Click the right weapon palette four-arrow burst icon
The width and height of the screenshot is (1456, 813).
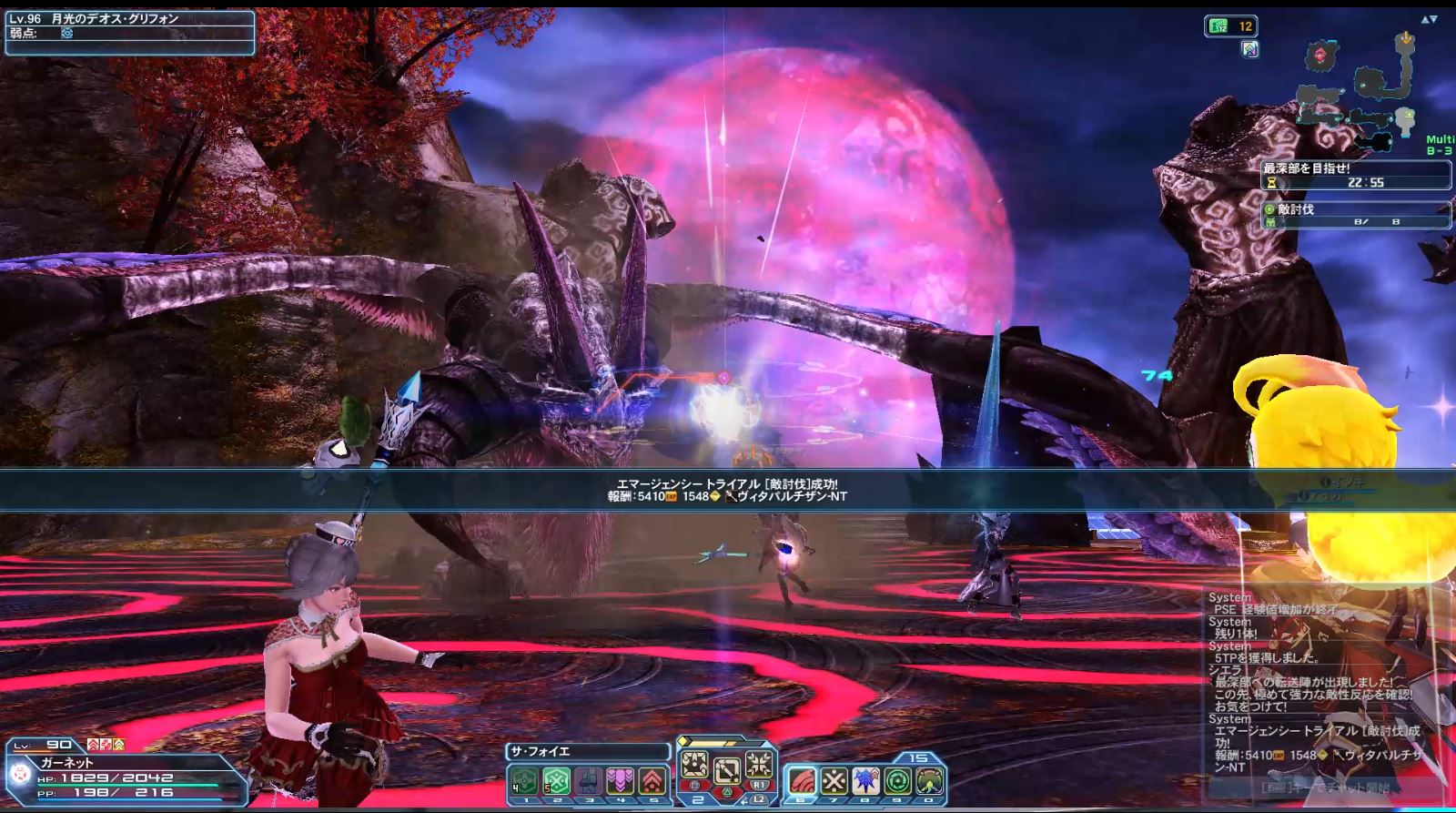pos(759,765)
